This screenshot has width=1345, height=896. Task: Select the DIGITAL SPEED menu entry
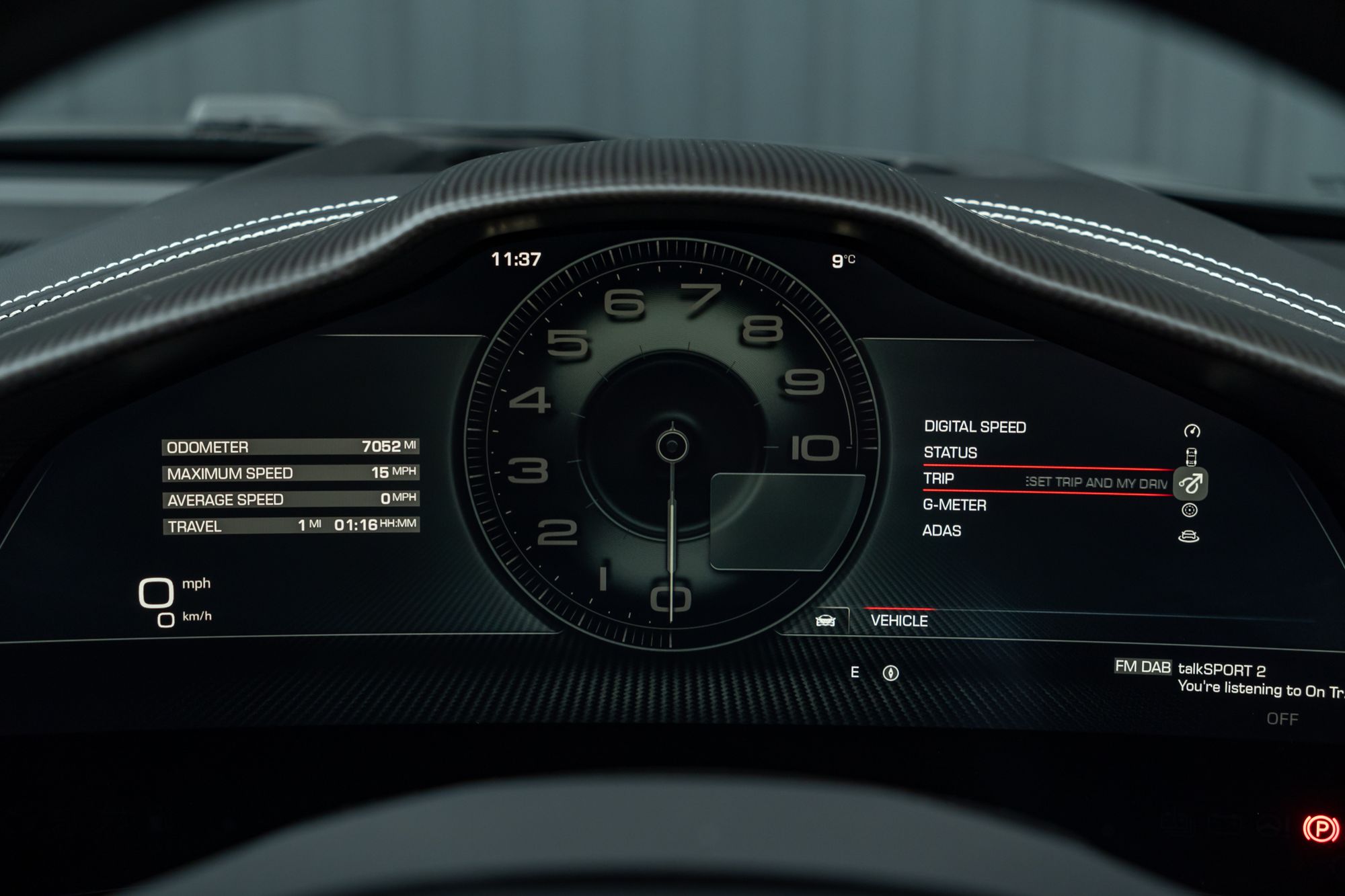point(974,427)
